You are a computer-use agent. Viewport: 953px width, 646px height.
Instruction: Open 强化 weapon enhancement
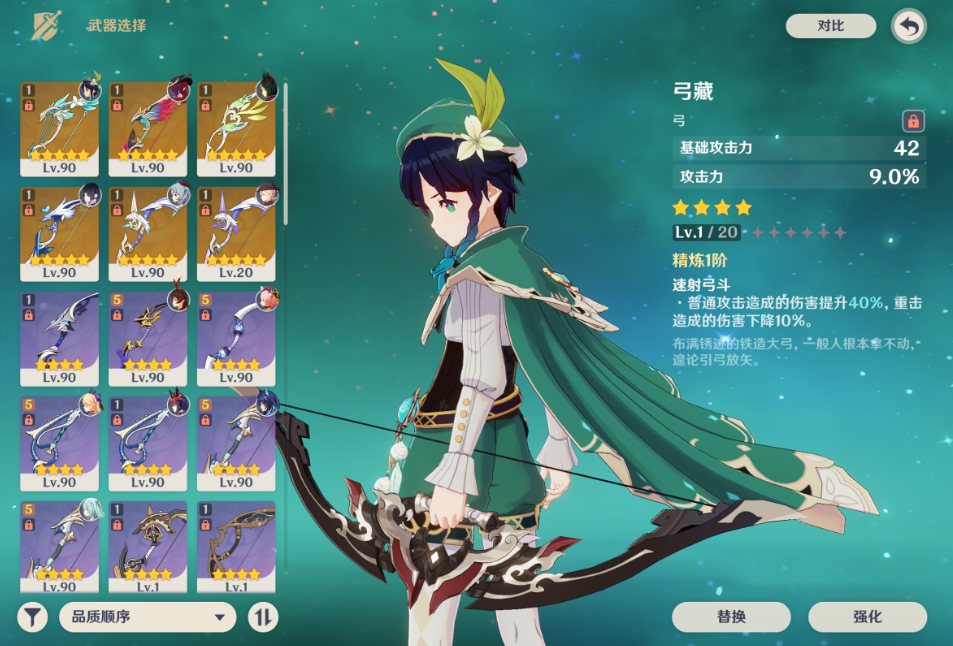[x=867, y=617]
